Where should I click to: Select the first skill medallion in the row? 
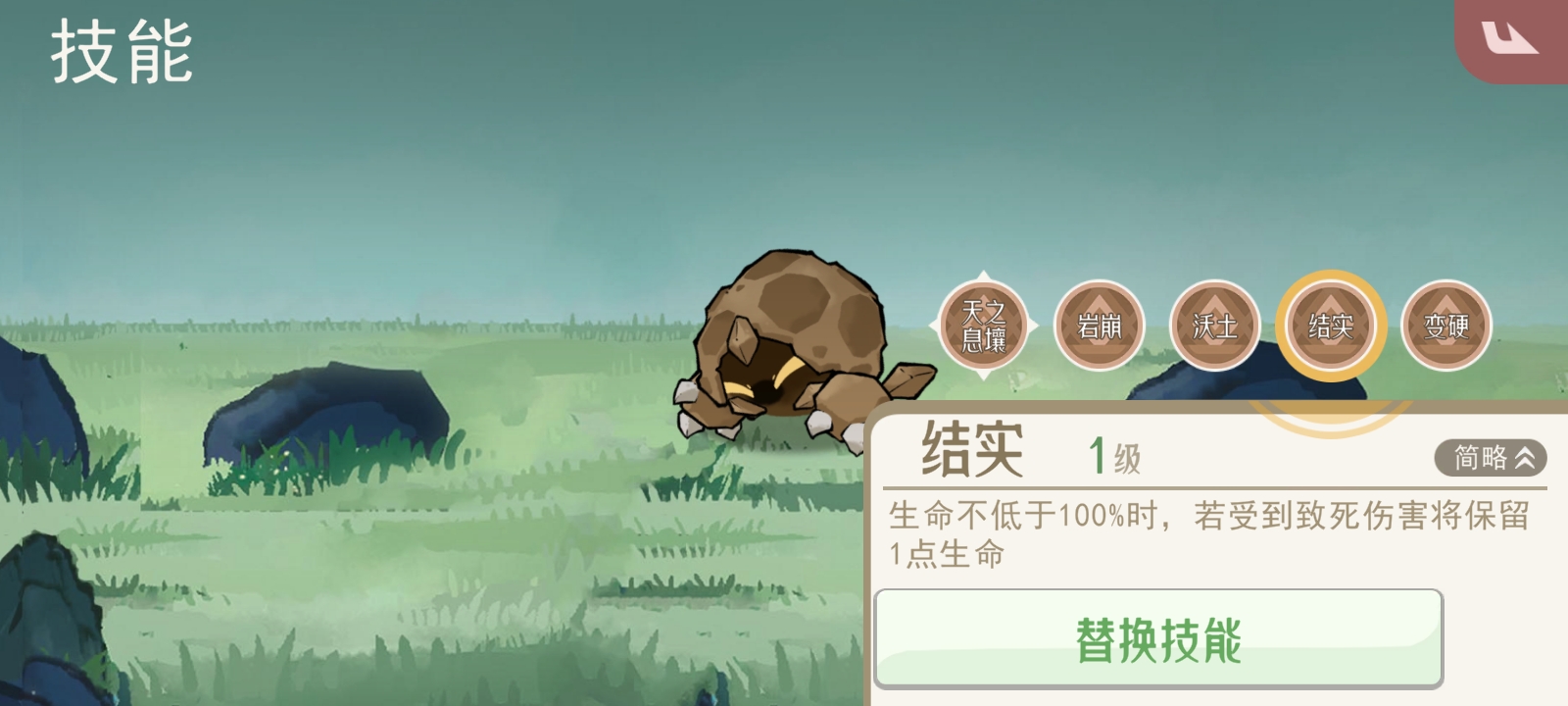pos(984,326)
